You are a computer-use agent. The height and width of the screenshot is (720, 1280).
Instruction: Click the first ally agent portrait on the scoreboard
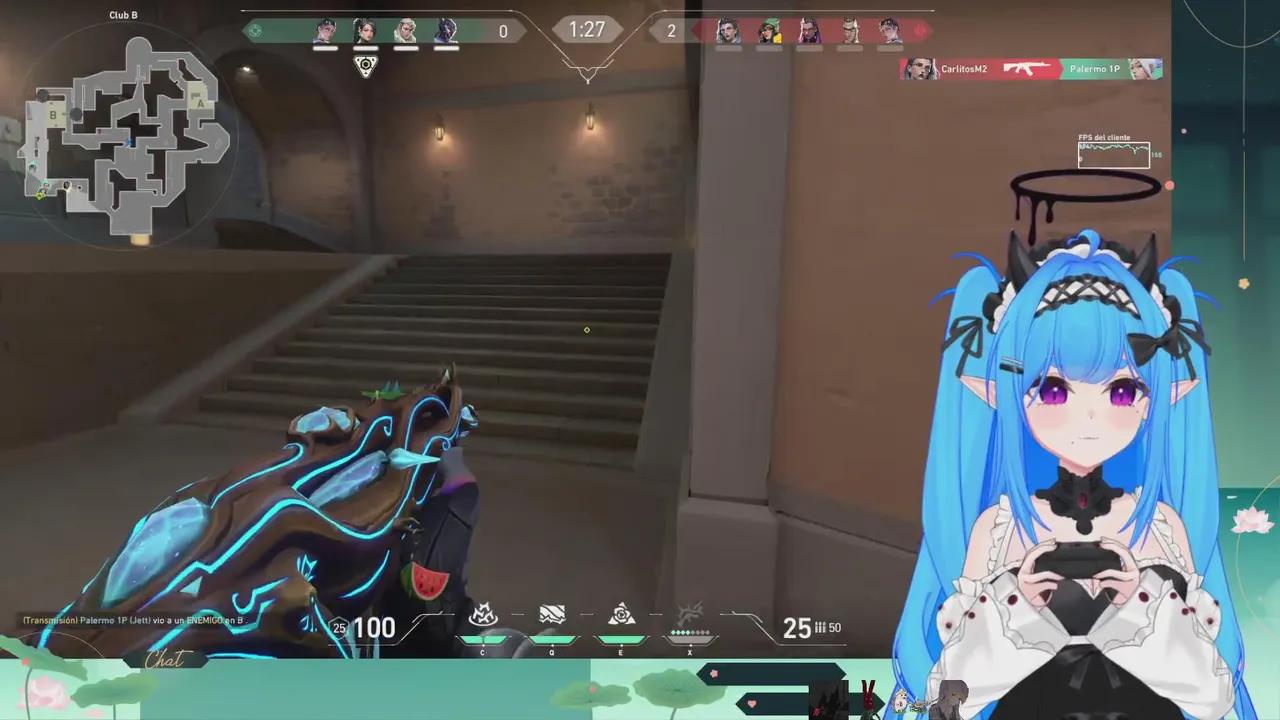point(323,31)
